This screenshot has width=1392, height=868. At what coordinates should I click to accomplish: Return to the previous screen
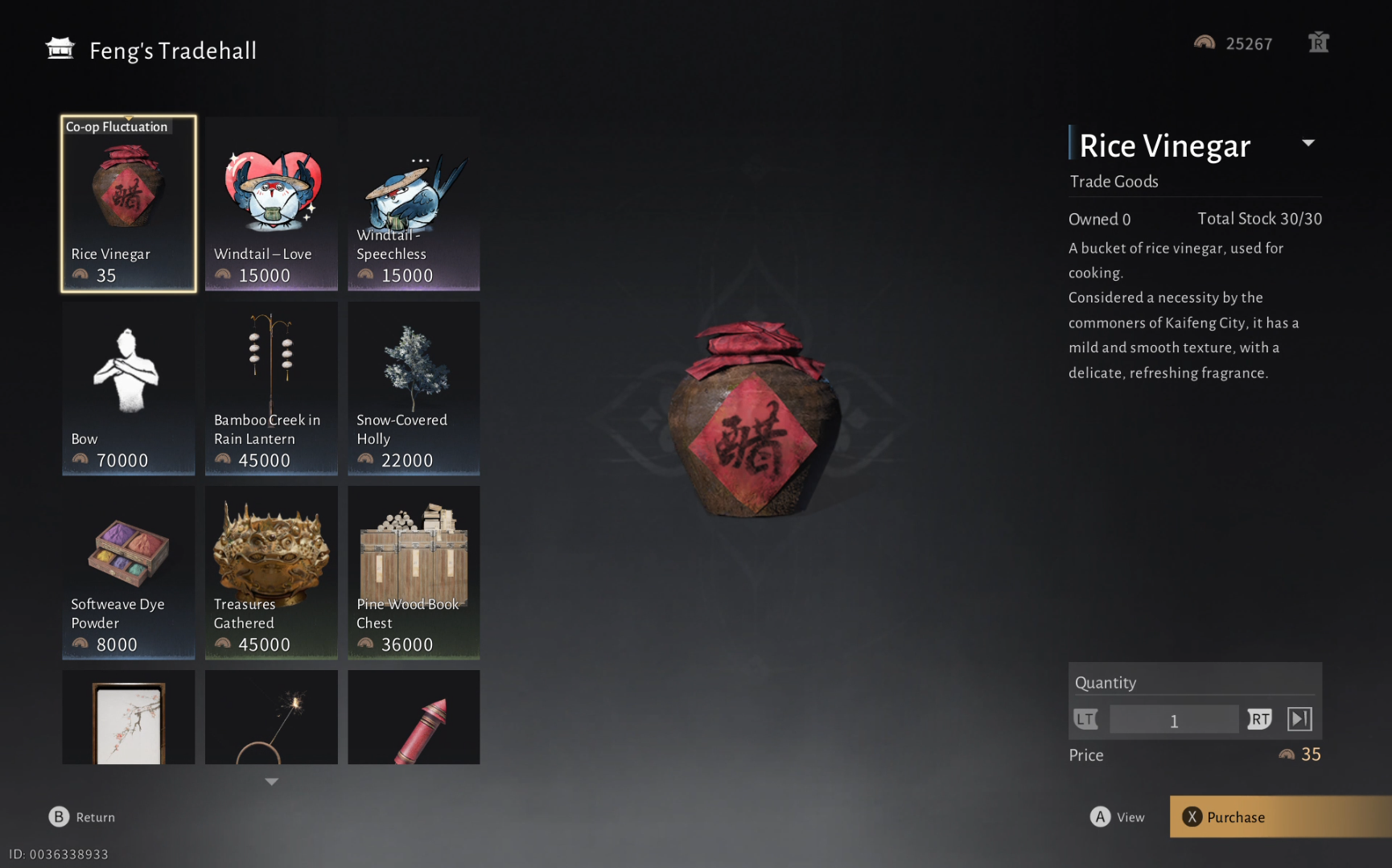[82, 817]
